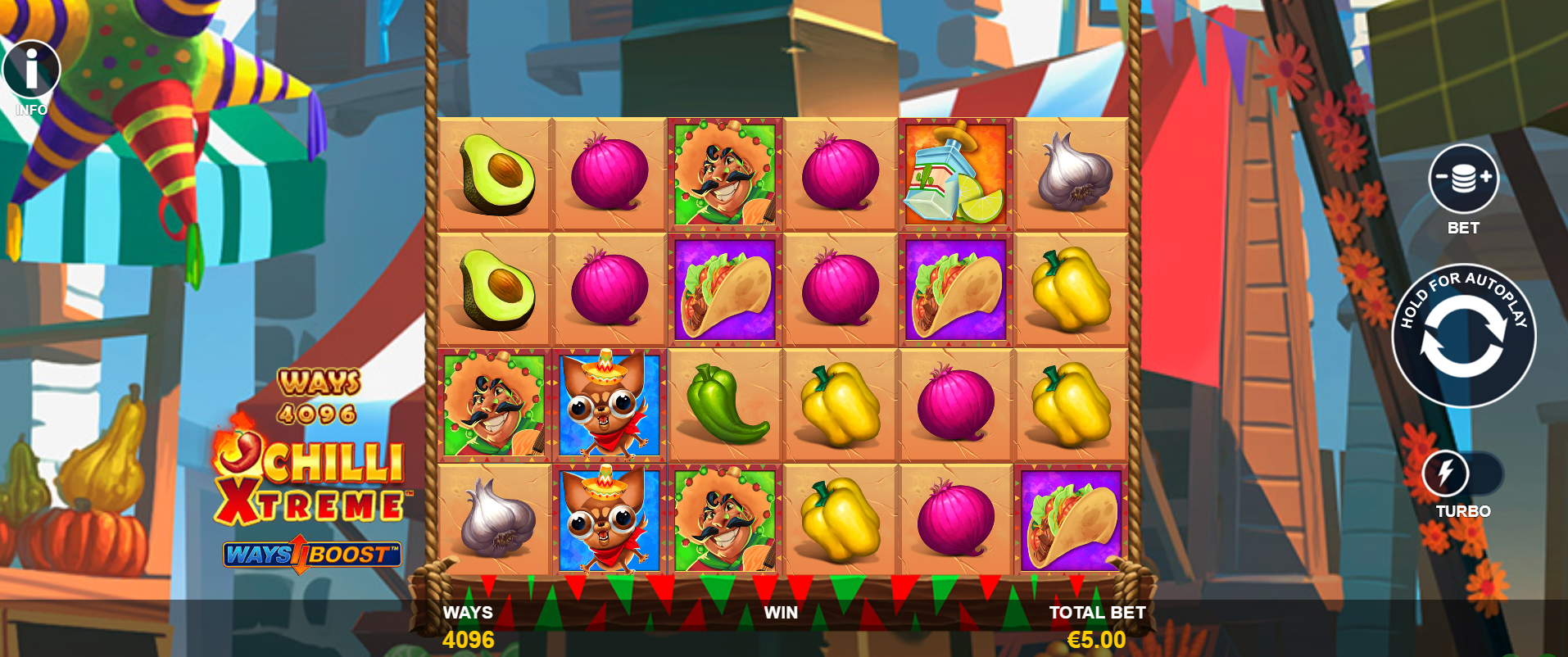This screenshot has height=657, width=1568.
Task: Open the Info paytable
Action: point(31,70)
